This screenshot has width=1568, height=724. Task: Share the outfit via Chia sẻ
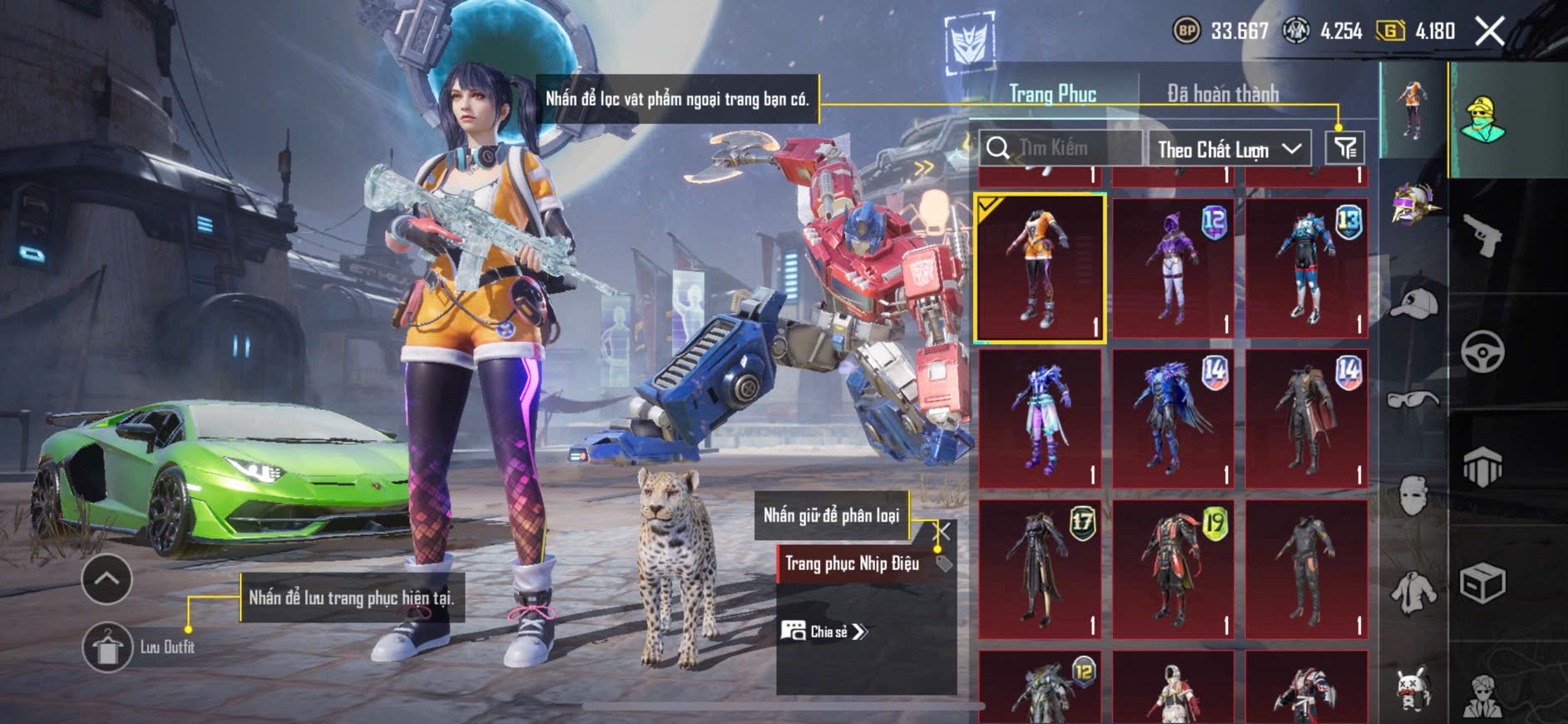tap(824, 632)
